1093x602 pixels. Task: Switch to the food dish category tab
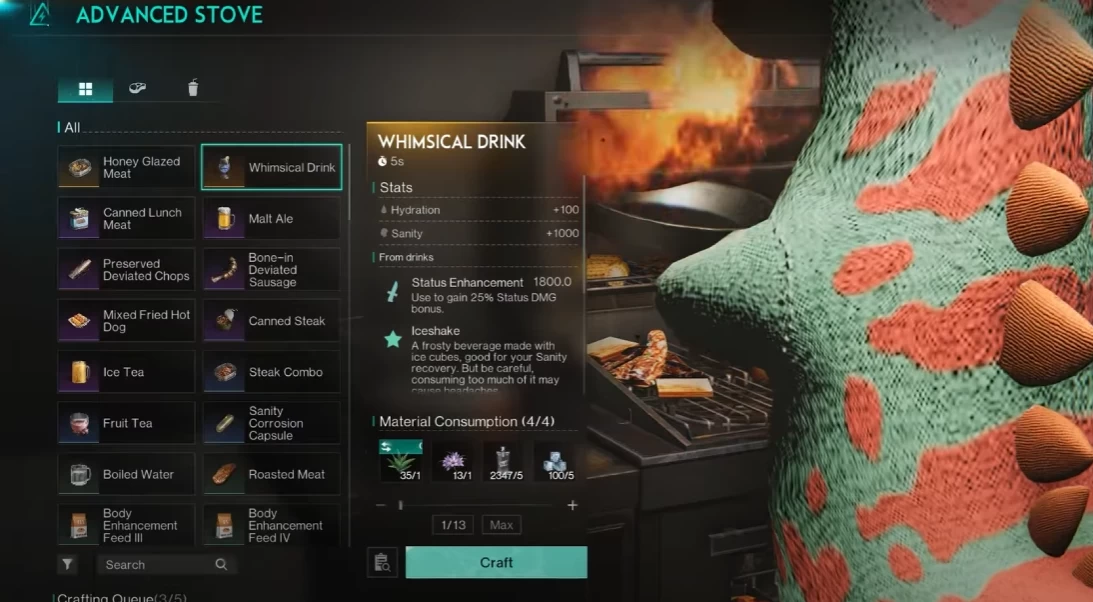(138, 89)
